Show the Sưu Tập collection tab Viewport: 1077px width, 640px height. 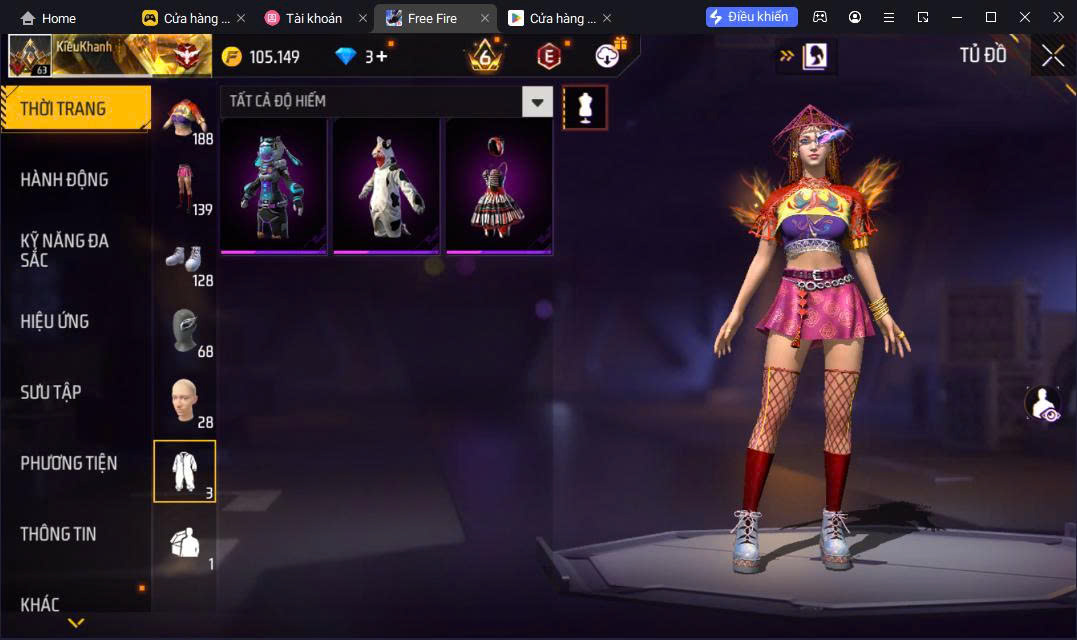(x=51, y=392)
